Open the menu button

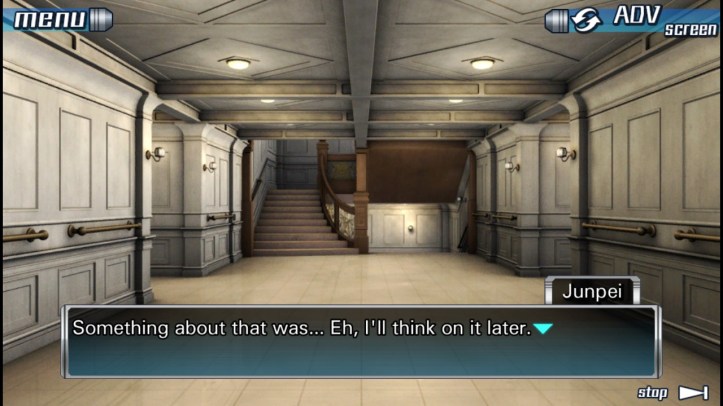(57, 18)
